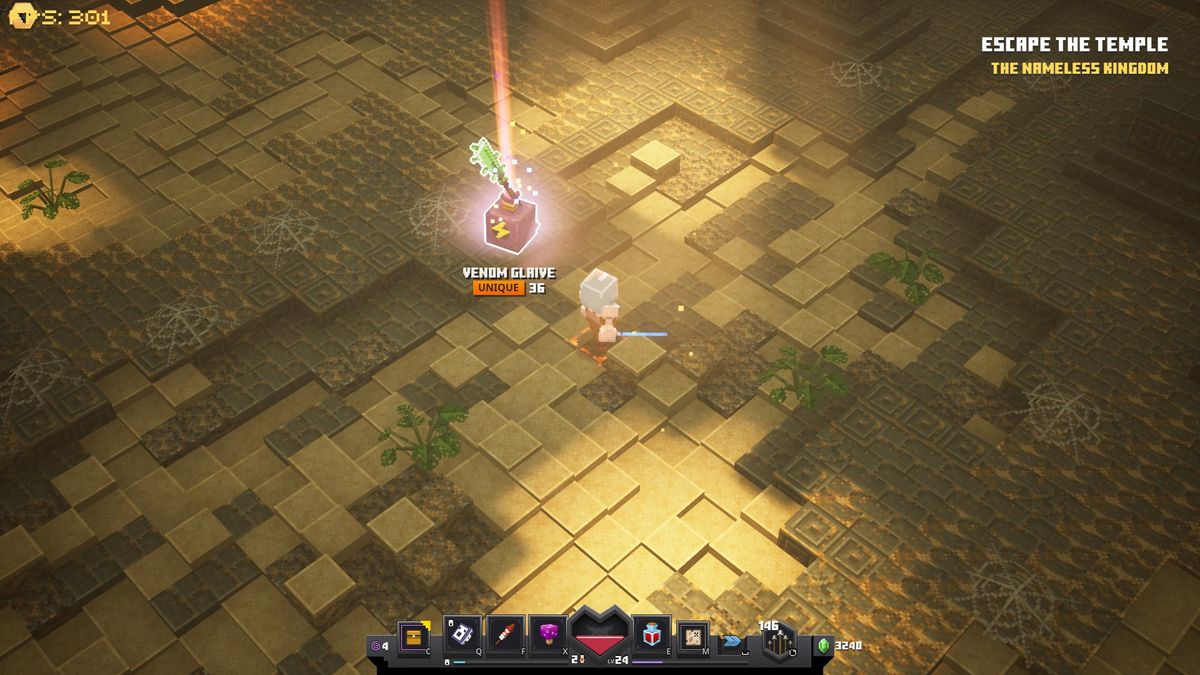Use the firework arrow artifact
Viewport: 1200px width, 675px height.
[505, 634]
